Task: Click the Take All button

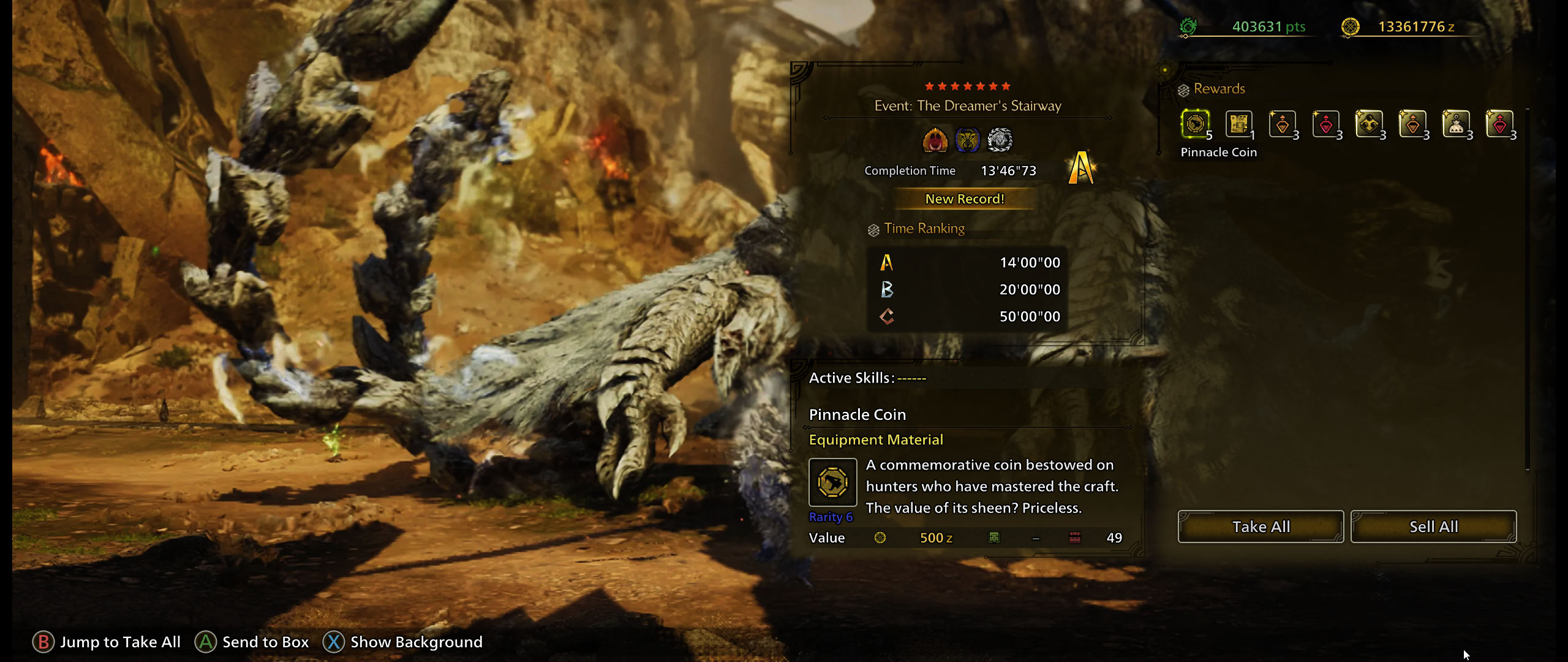Action: pos(1261,527)
